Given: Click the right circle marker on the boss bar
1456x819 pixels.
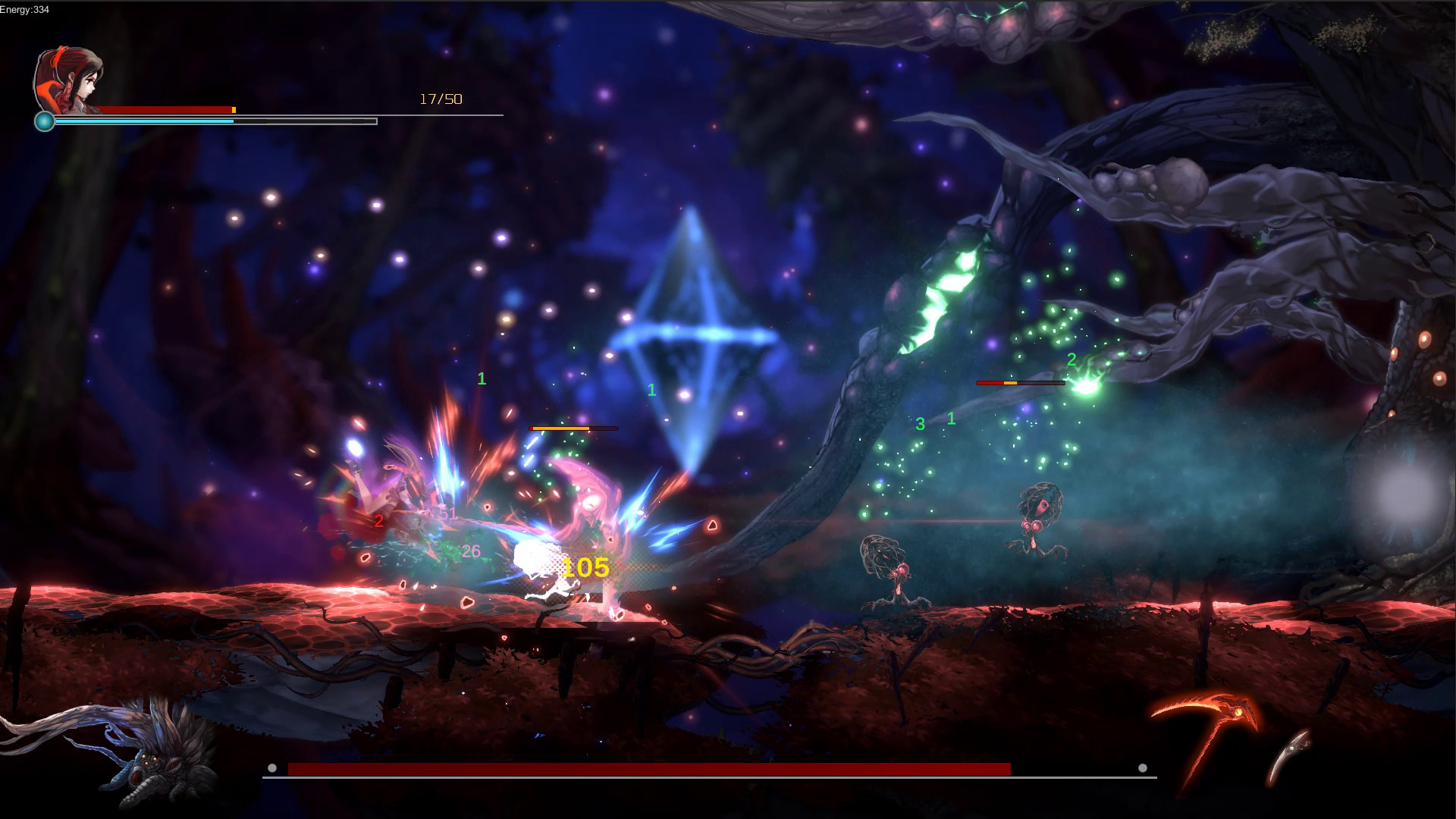Looking at the screenshot, I should pyautogui.click(x=1142, y=767).
